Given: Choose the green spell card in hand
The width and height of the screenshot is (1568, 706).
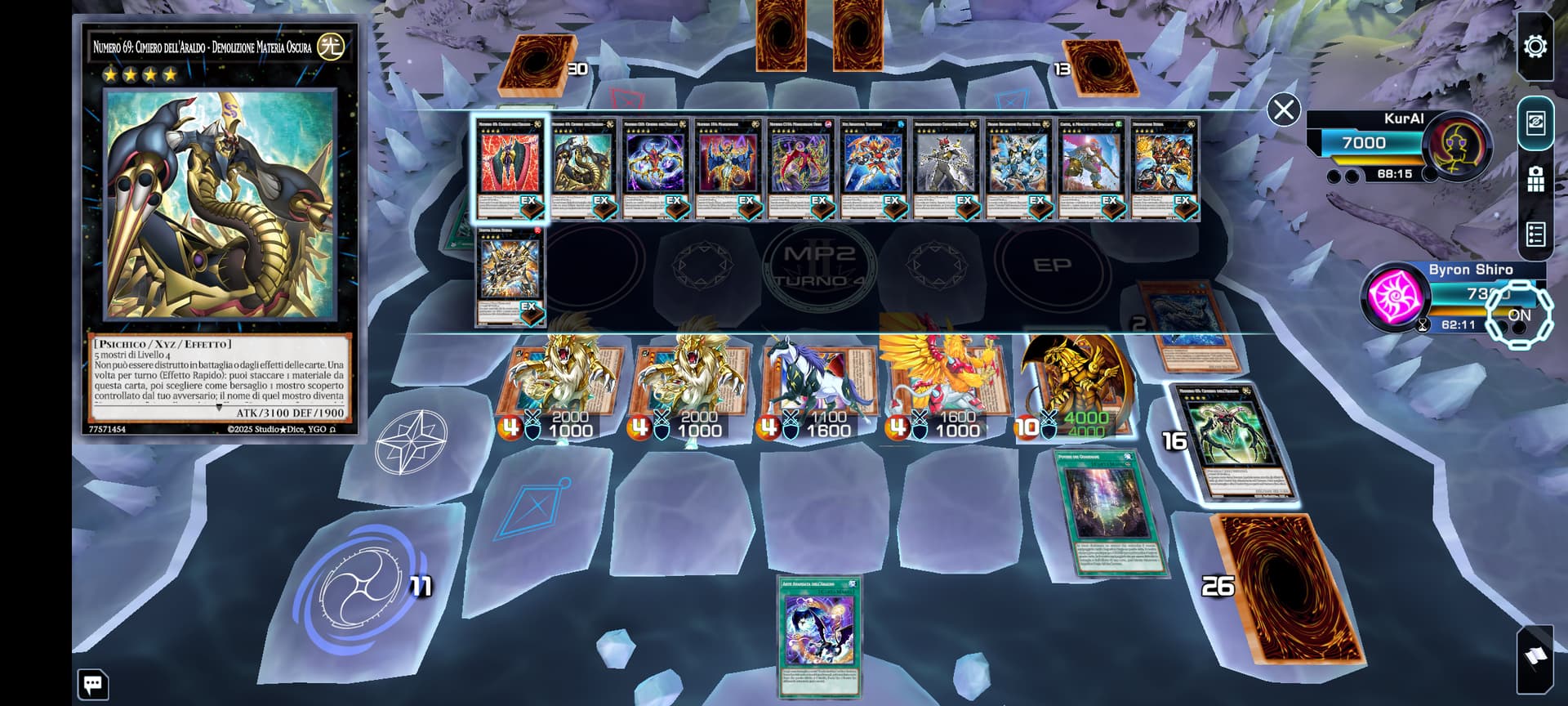Looking at the screenshot, I should tap(819, 636).
